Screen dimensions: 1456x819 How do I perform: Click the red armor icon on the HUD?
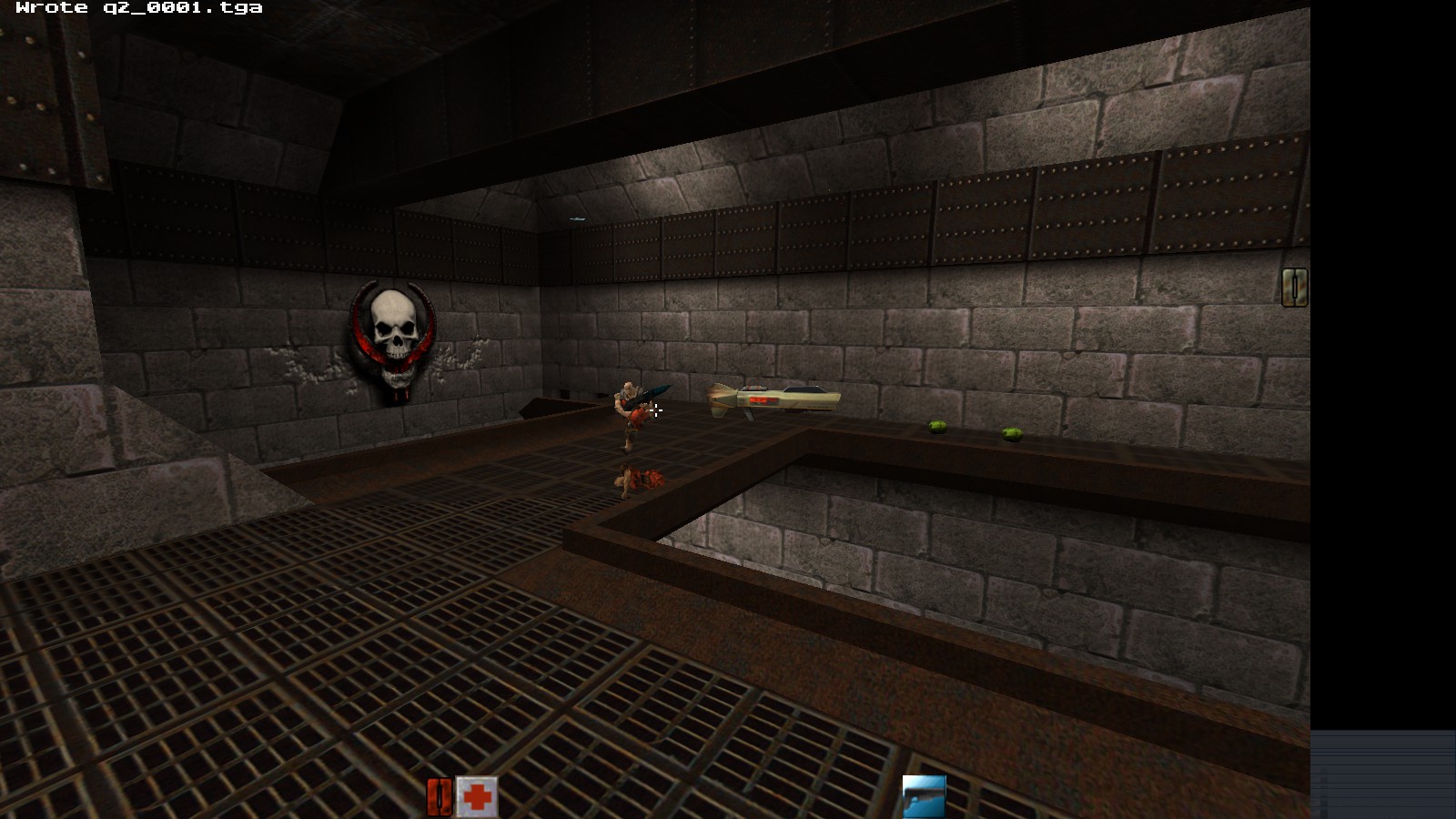[440, 794]
